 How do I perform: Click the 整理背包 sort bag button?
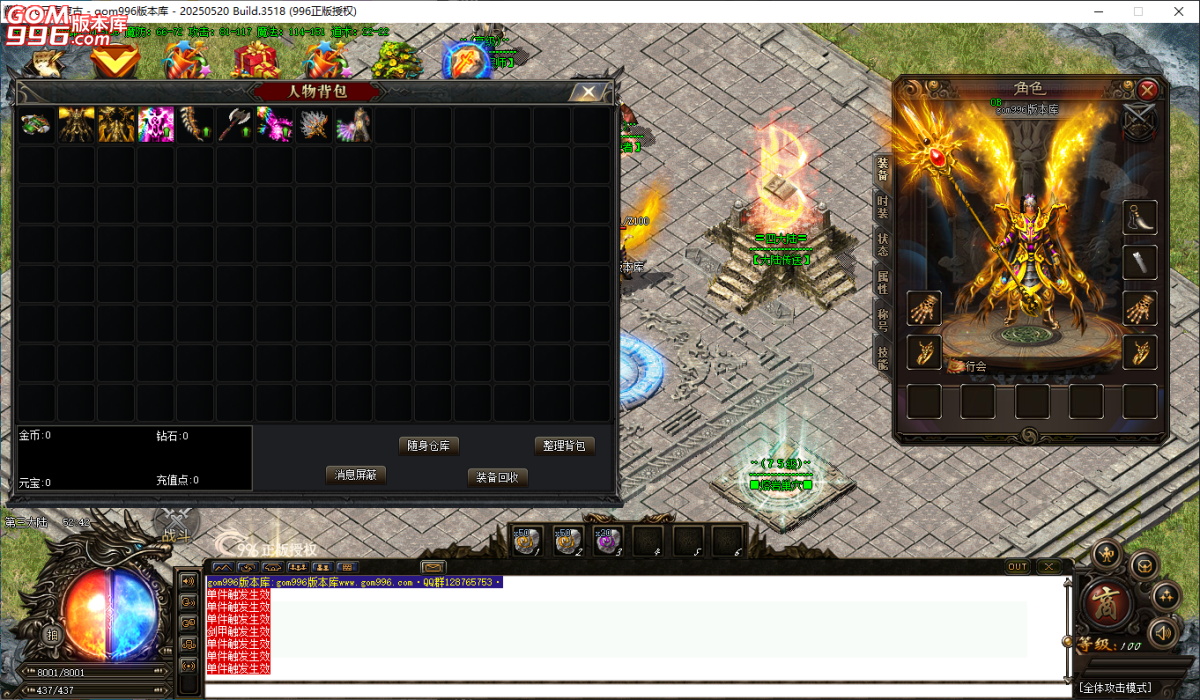pyautogui.click(x=564, y=446)
